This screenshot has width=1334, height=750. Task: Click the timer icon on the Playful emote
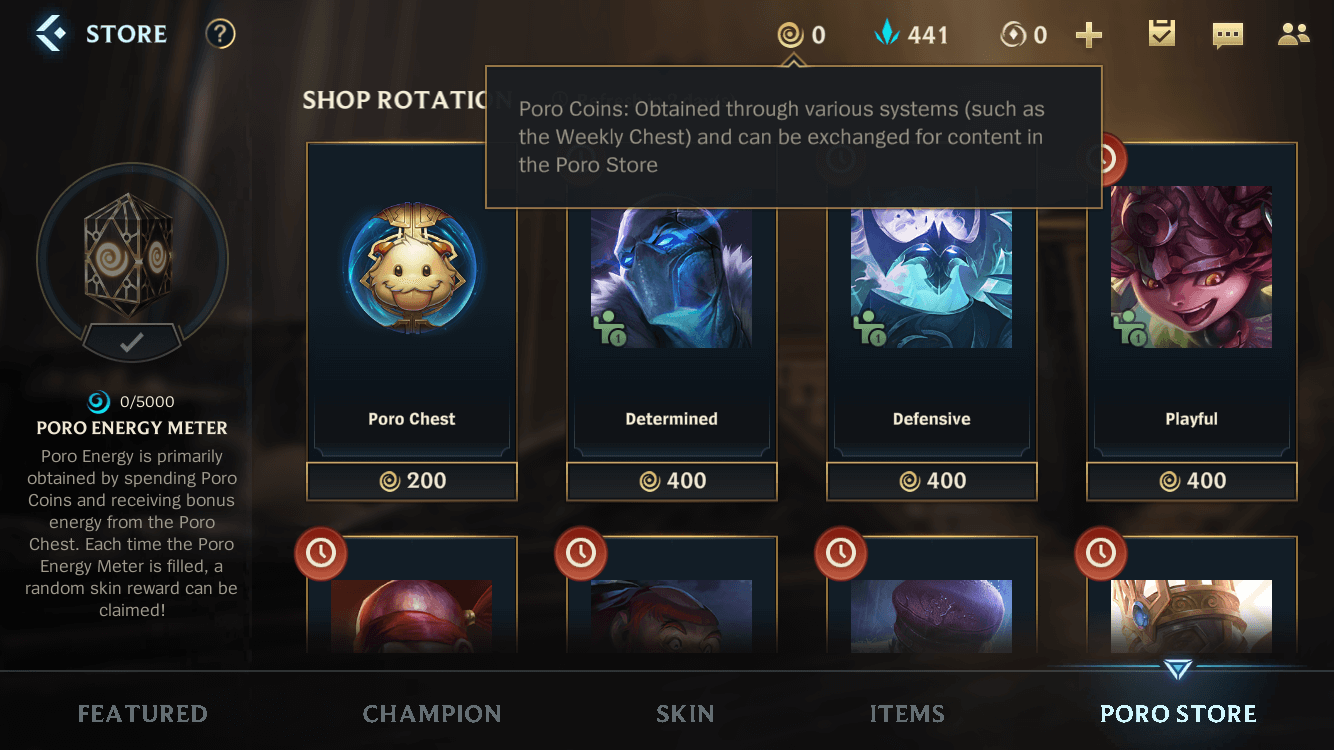pyautogui.click(x=1101, y=159)
